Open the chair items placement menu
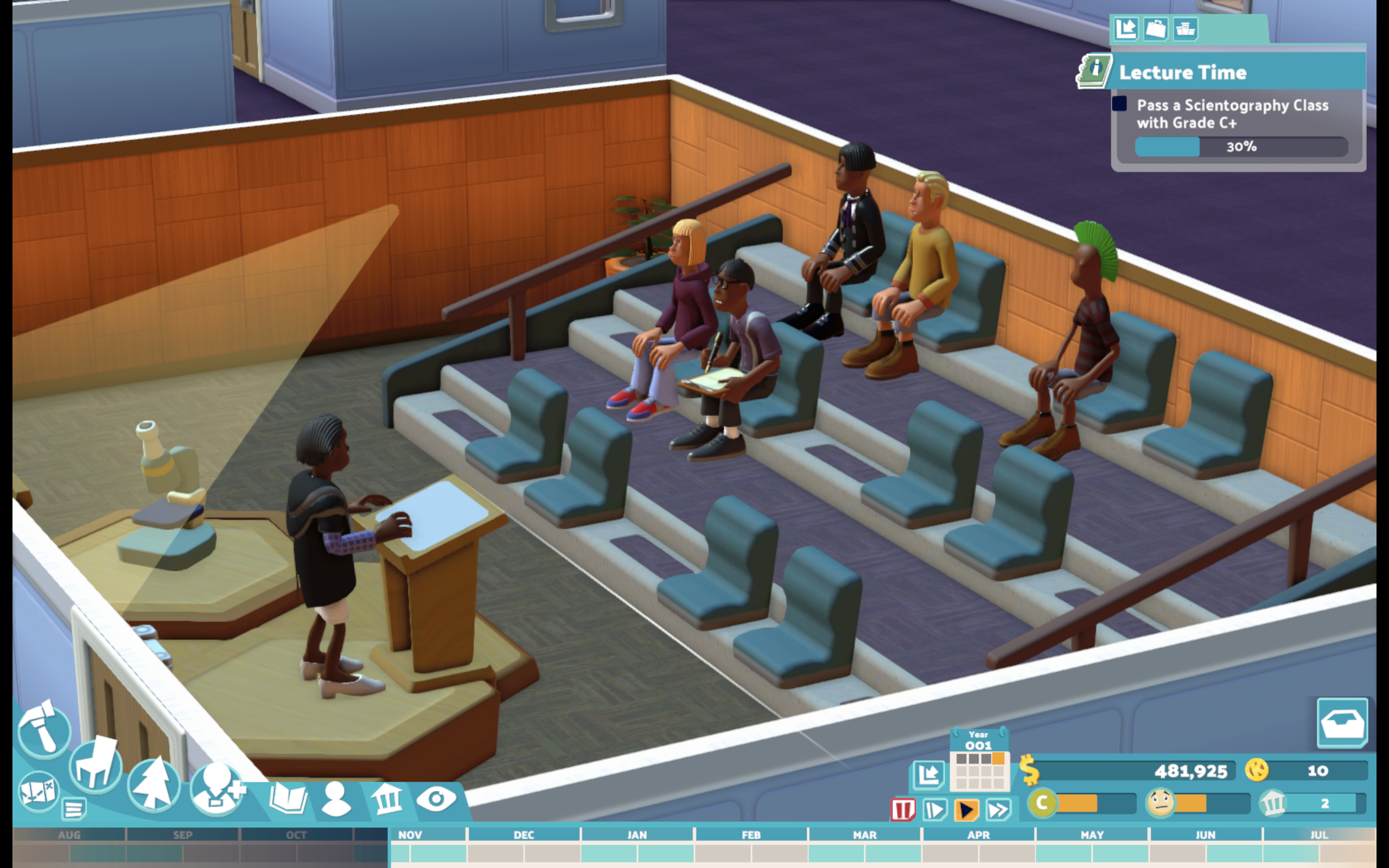Viewport: 1389px width, 868px height. point(95,766)
